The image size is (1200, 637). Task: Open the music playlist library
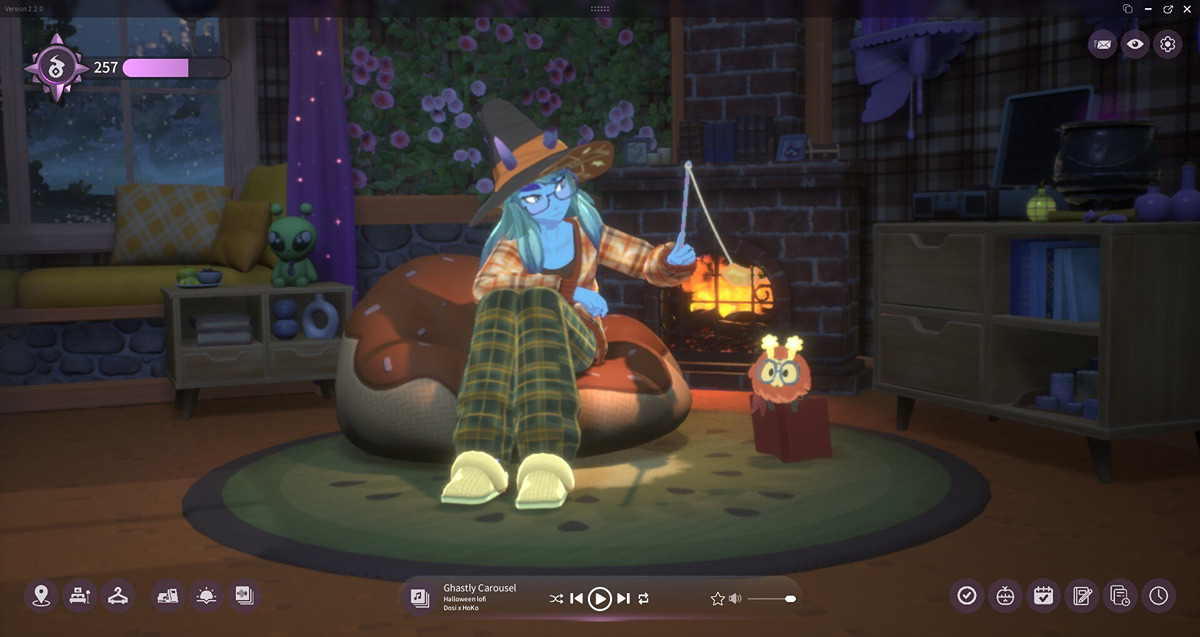420,598
